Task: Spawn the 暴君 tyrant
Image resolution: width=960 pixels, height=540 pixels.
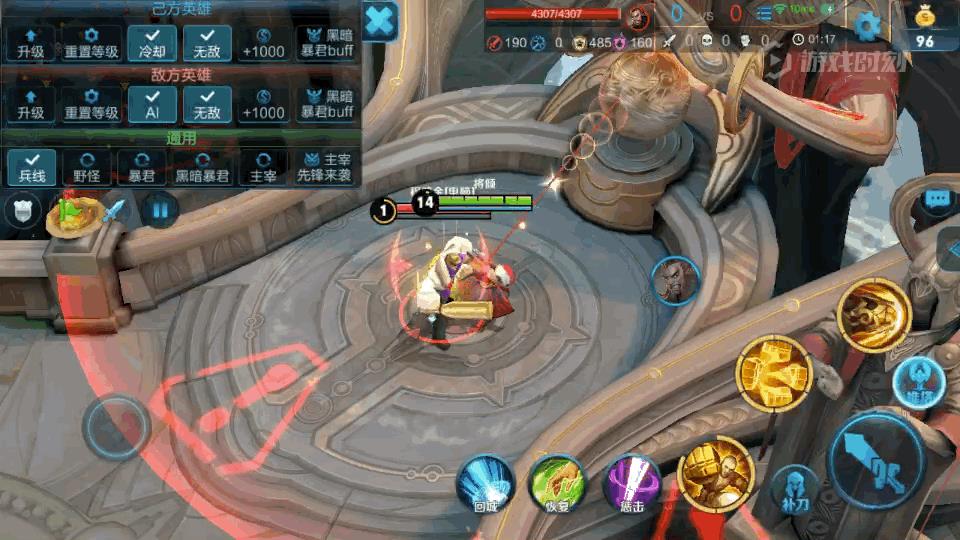Action: [142, 167]
